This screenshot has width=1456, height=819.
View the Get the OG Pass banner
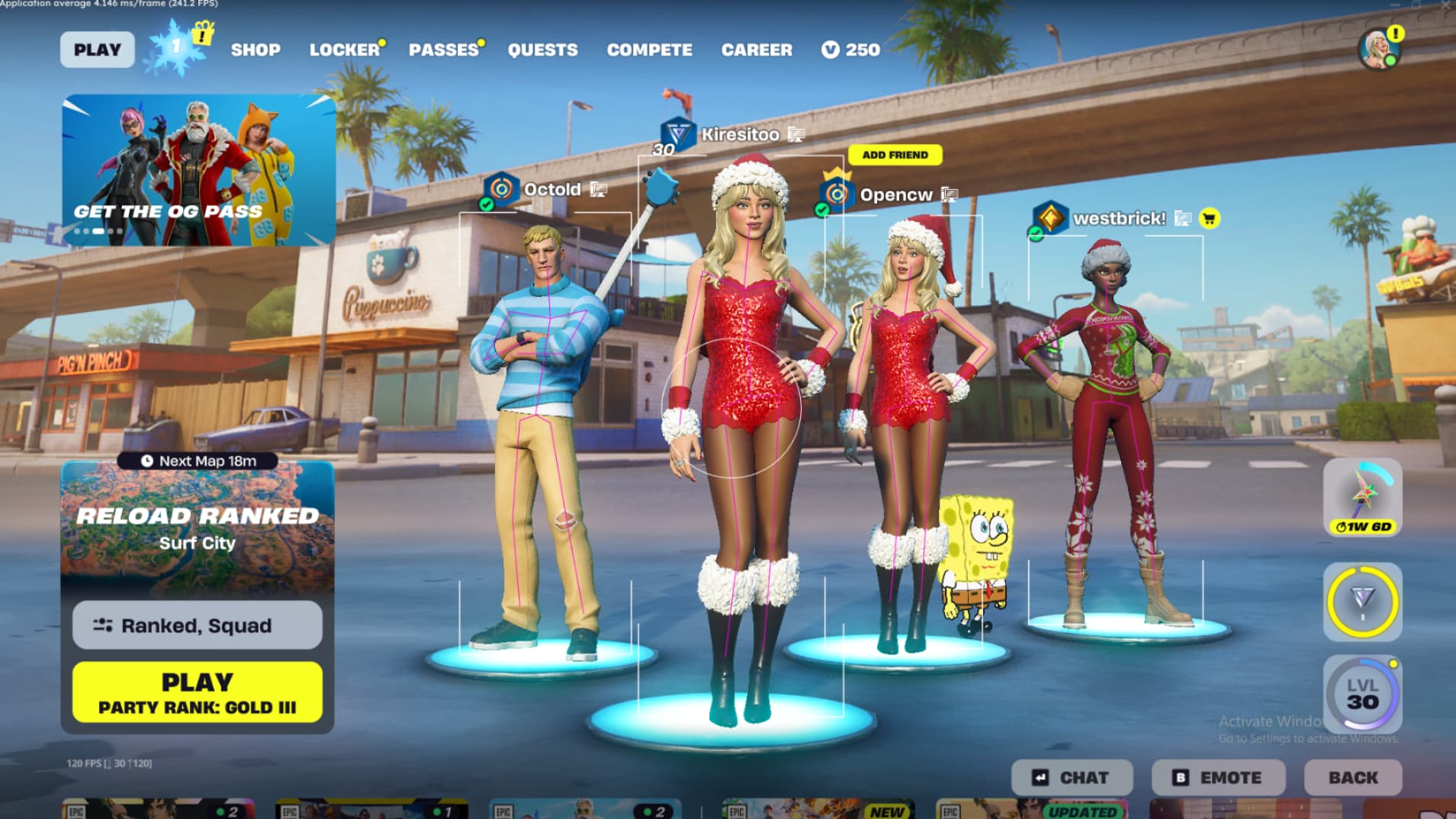(x=198, y=170)
